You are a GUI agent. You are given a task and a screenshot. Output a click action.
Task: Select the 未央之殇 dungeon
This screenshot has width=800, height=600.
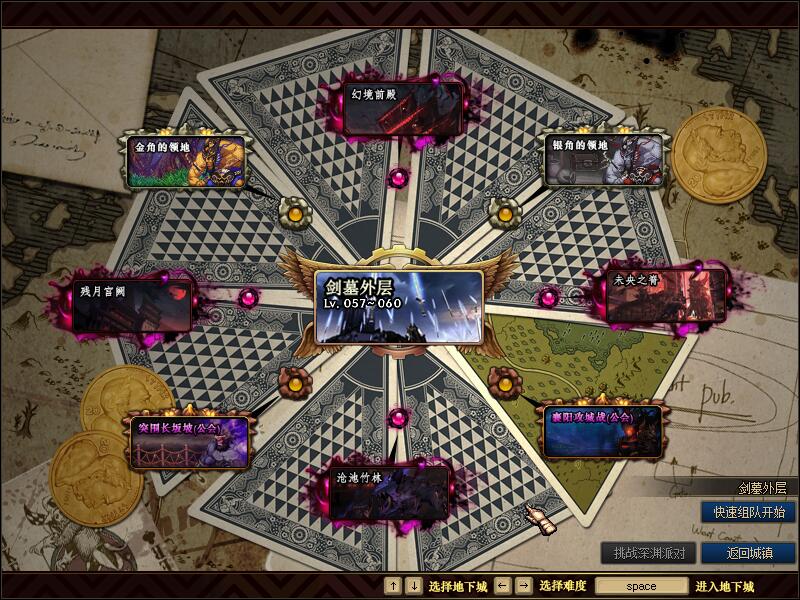click(667, 296)
